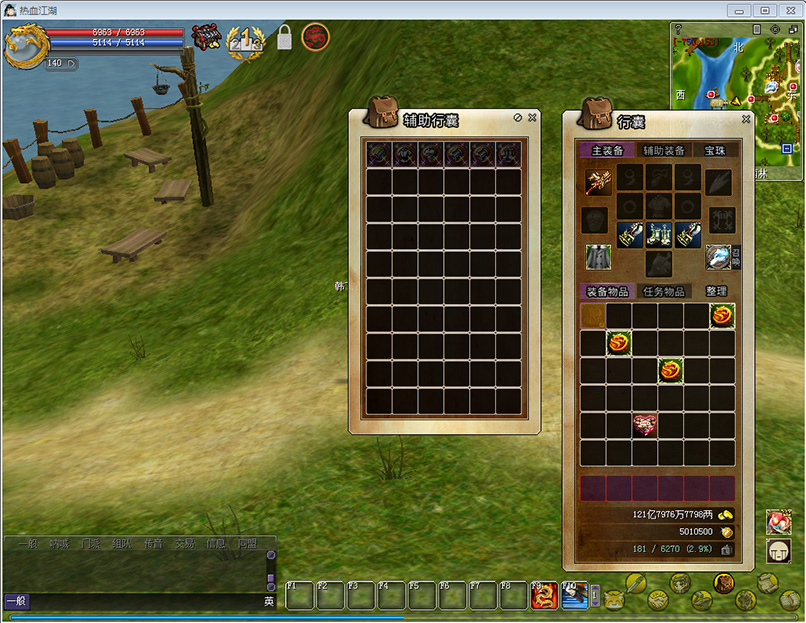Click the equipped grey coat slot

598,257
